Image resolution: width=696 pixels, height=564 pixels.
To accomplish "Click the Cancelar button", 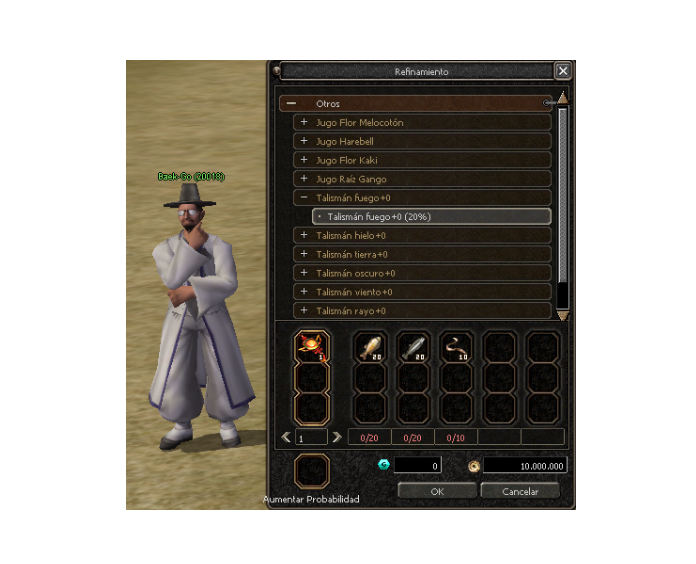I will pyautogui.click(x=519, y=491).
